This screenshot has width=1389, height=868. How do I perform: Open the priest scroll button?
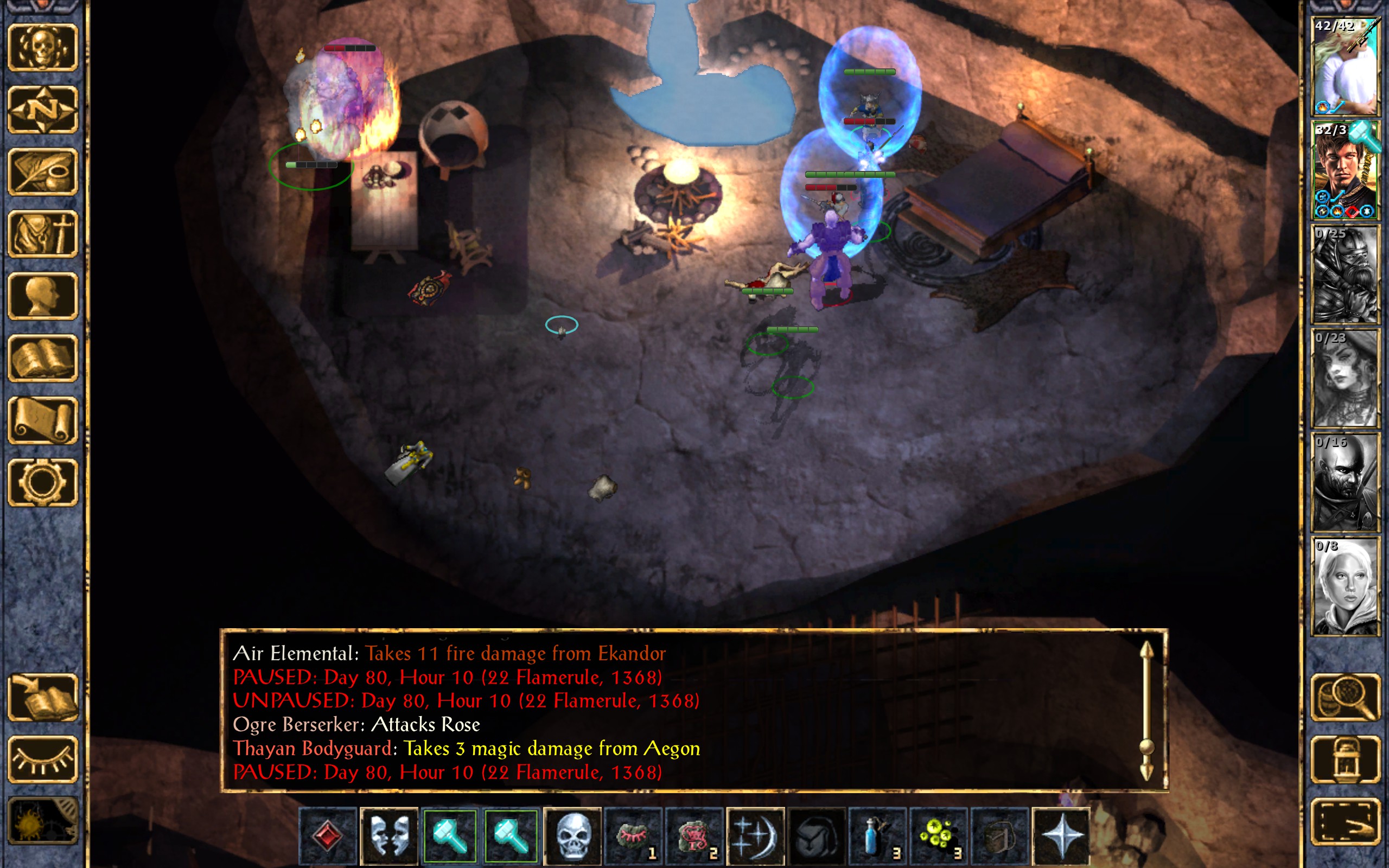pyautogui.click(x=42, y=420)
